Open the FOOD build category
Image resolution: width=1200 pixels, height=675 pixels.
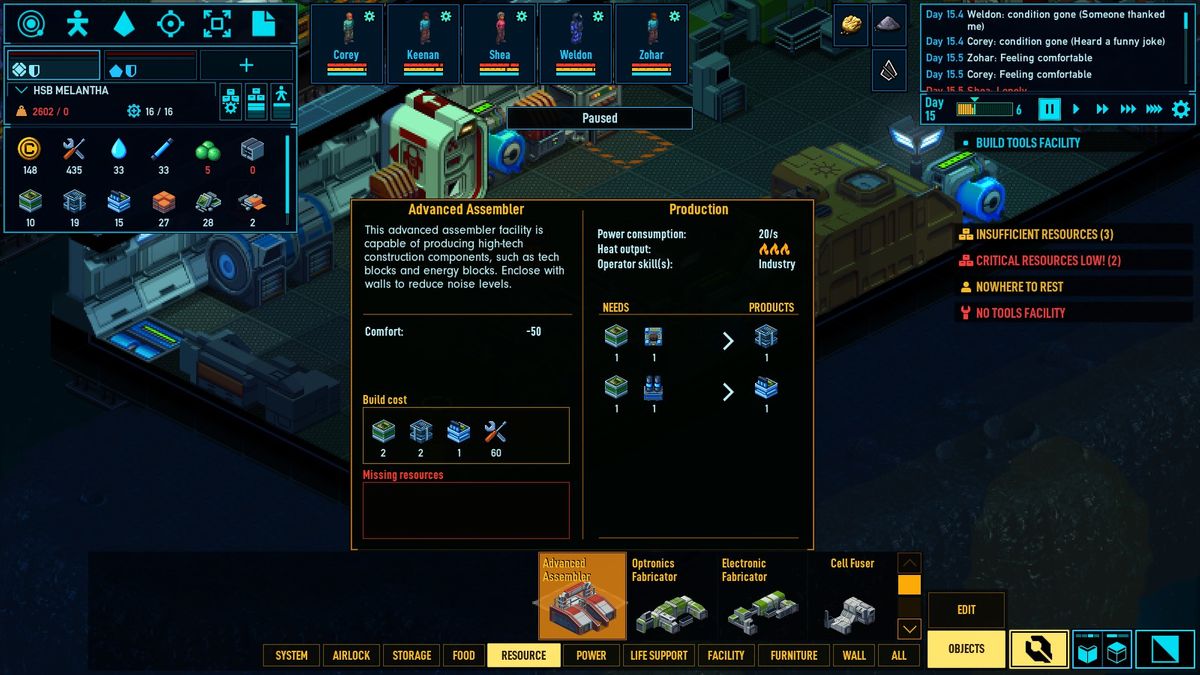click(x=464, y=655)
